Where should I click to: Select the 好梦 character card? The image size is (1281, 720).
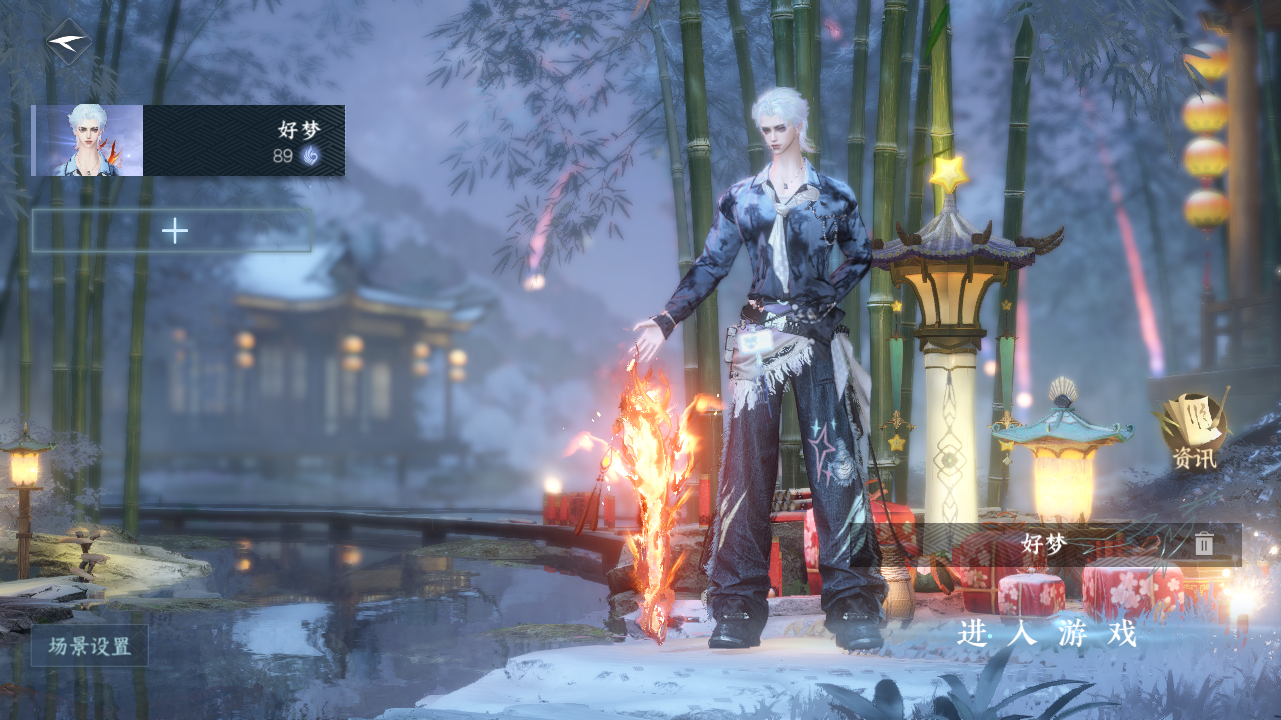[188, 141]
